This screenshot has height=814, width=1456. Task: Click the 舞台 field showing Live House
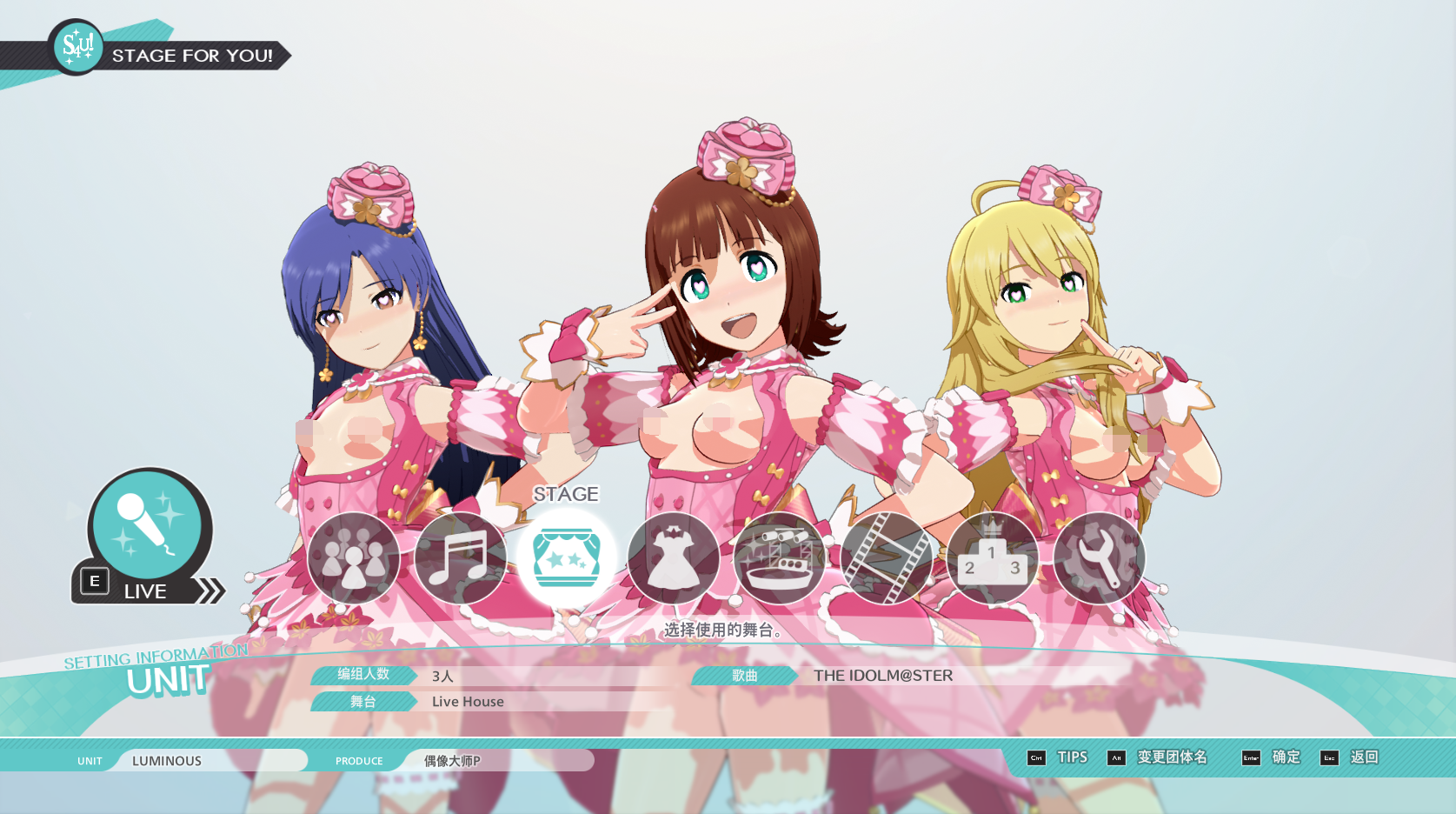pyautogui.click(x=467, y=702)
